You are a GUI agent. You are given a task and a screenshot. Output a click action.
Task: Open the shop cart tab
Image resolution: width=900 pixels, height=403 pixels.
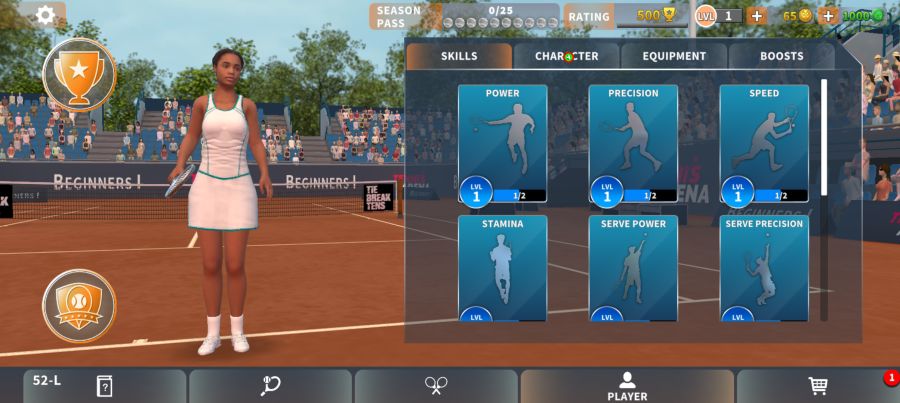point(817,386)
